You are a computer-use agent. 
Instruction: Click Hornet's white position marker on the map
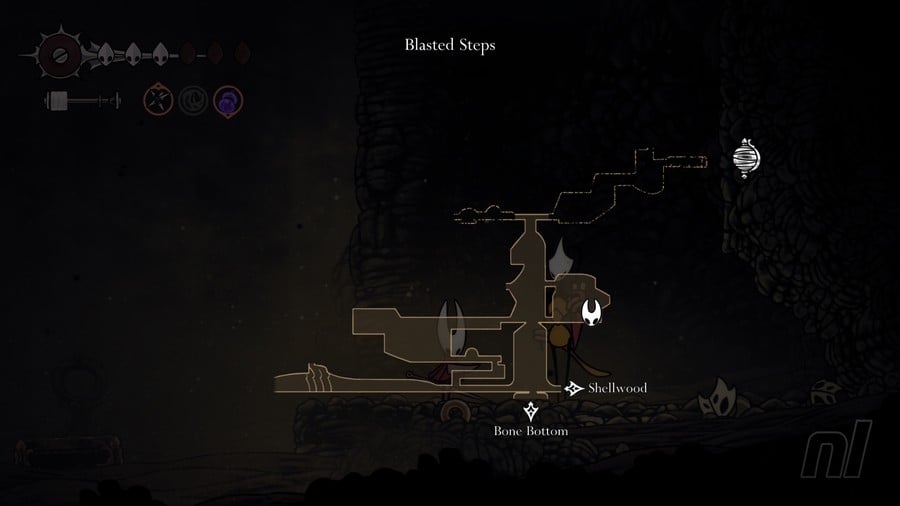(593, 313)
